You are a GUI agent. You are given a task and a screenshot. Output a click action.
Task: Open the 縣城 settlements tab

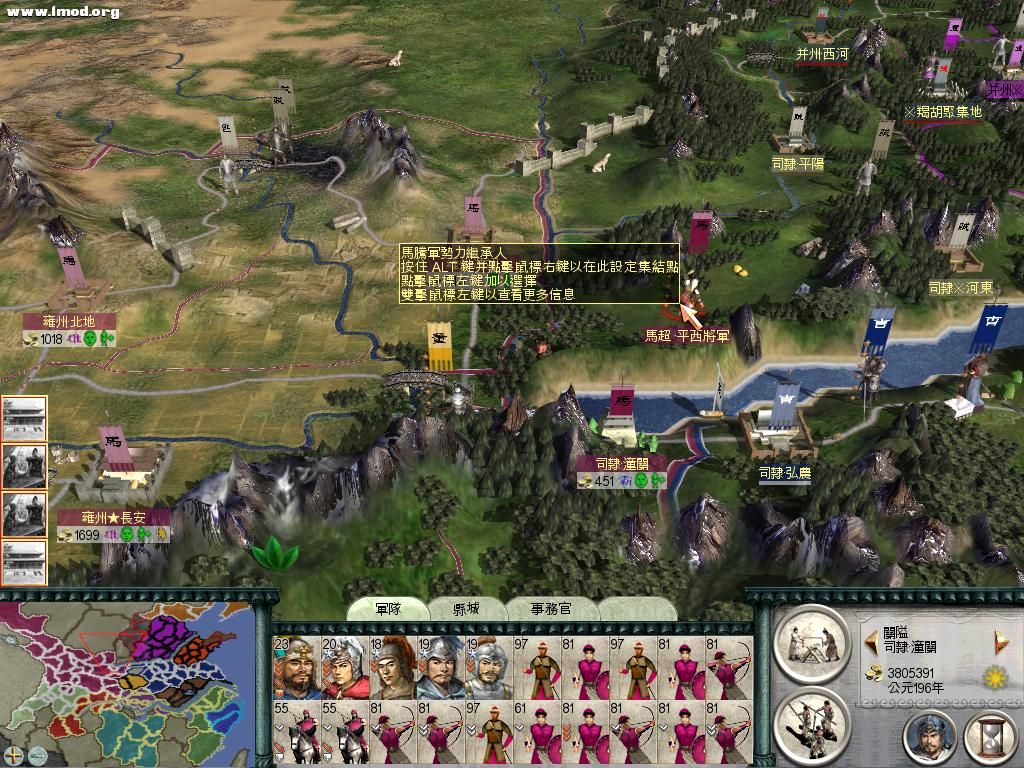(467, 609)
